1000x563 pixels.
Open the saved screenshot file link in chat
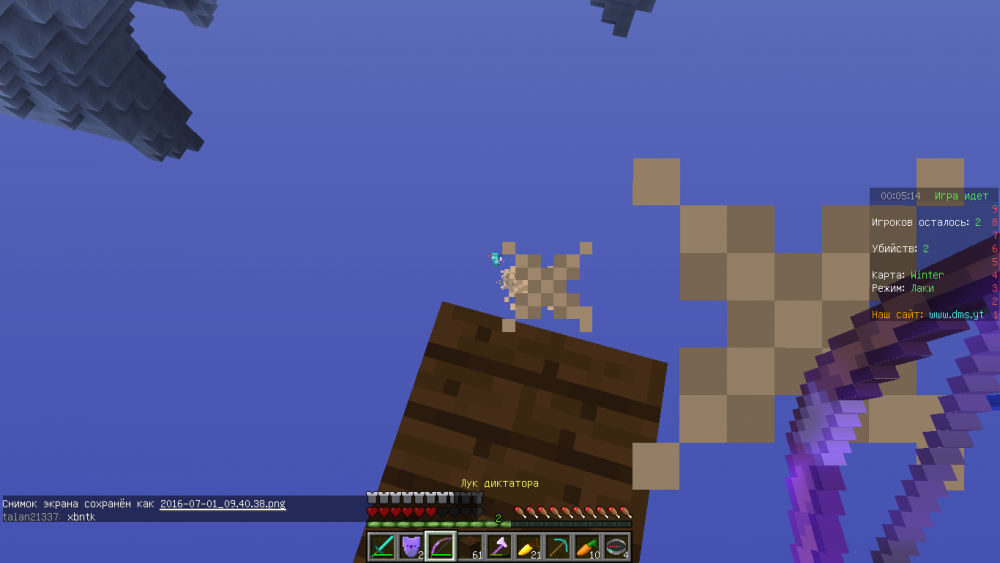(222, 504)
